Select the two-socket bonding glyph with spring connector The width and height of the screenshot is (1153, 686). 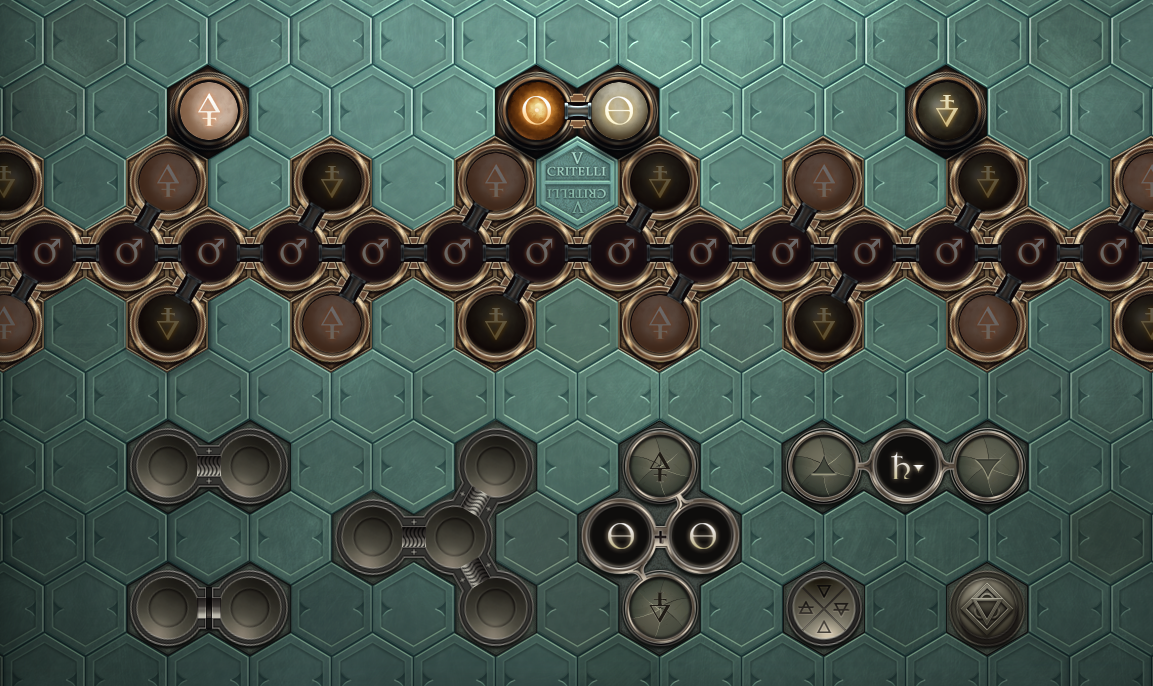pyautogui.click(x=208, y=466)
